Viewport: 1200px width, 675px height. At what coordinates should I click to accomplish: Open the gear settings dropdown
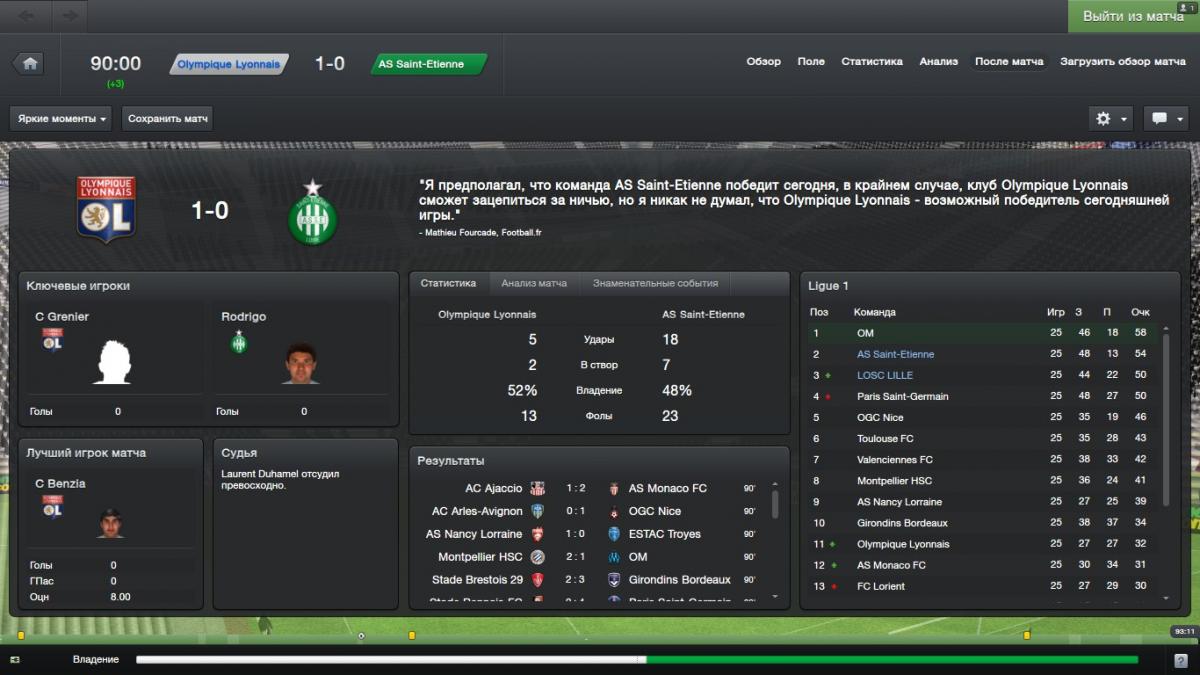1110,119
